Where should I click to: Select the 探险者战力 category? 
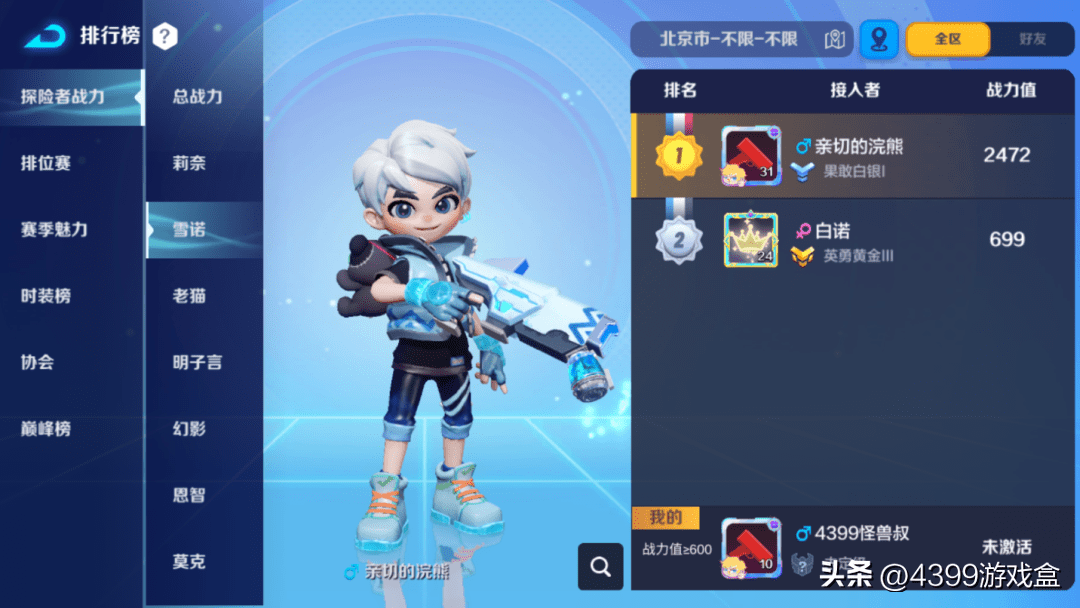[63, 97]
